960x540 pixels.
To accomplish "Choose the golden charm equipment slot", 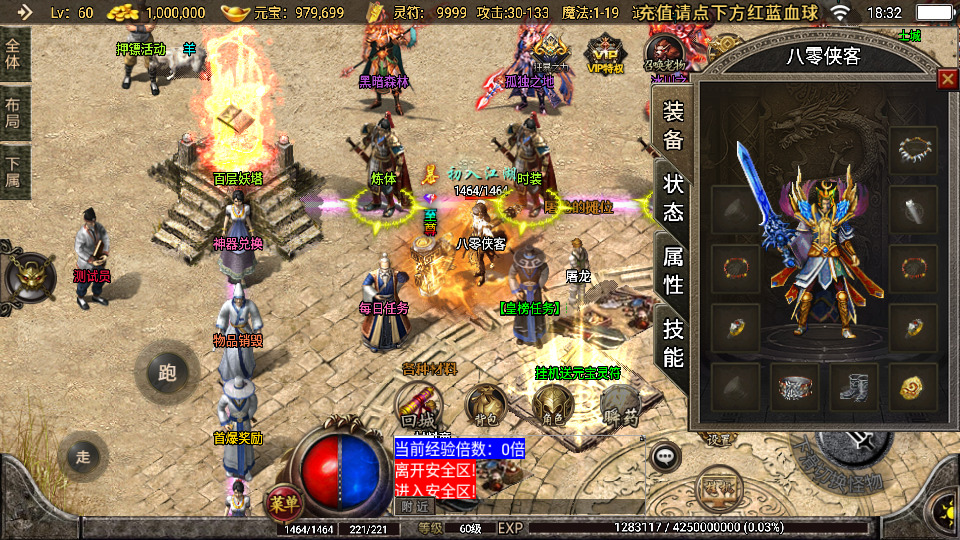I will (x=913, y=387).
